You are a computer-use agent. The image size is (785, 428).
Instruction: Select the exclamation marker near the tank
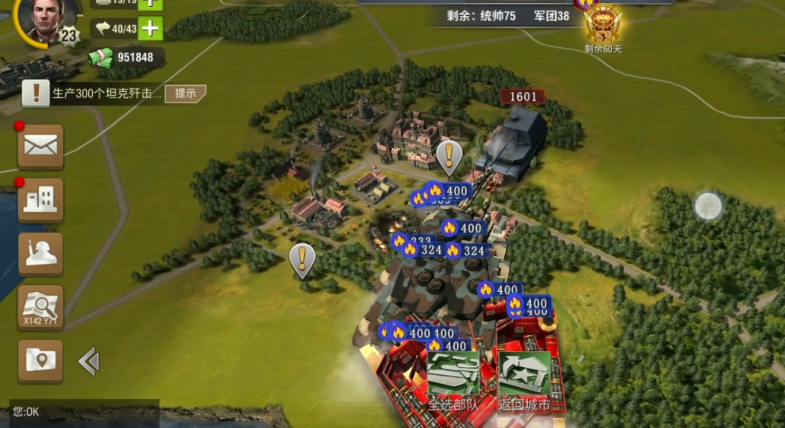click(x=449, y=156)
